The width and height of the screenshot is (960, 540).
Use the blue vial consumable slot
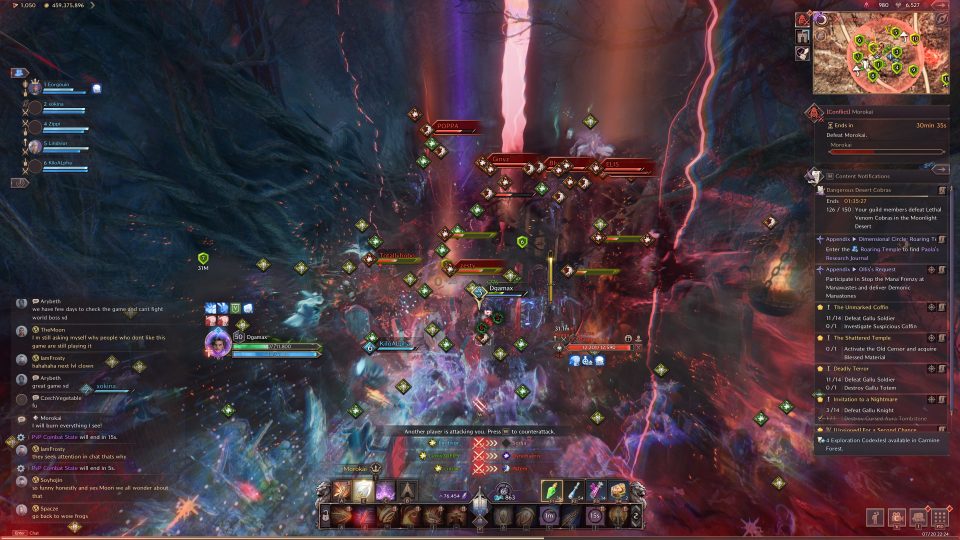click(x=576, y=491)
